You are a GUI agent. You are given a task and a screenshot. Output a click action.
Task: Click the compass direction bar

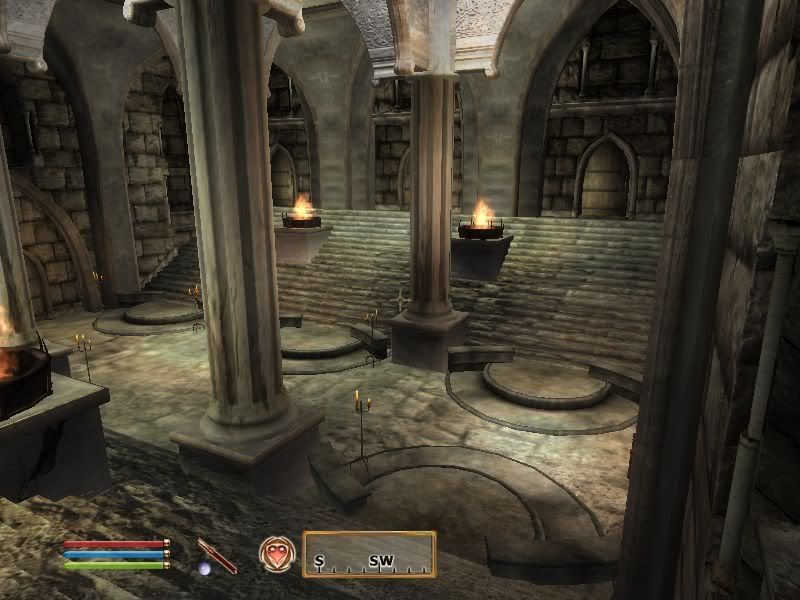[369, 554]
